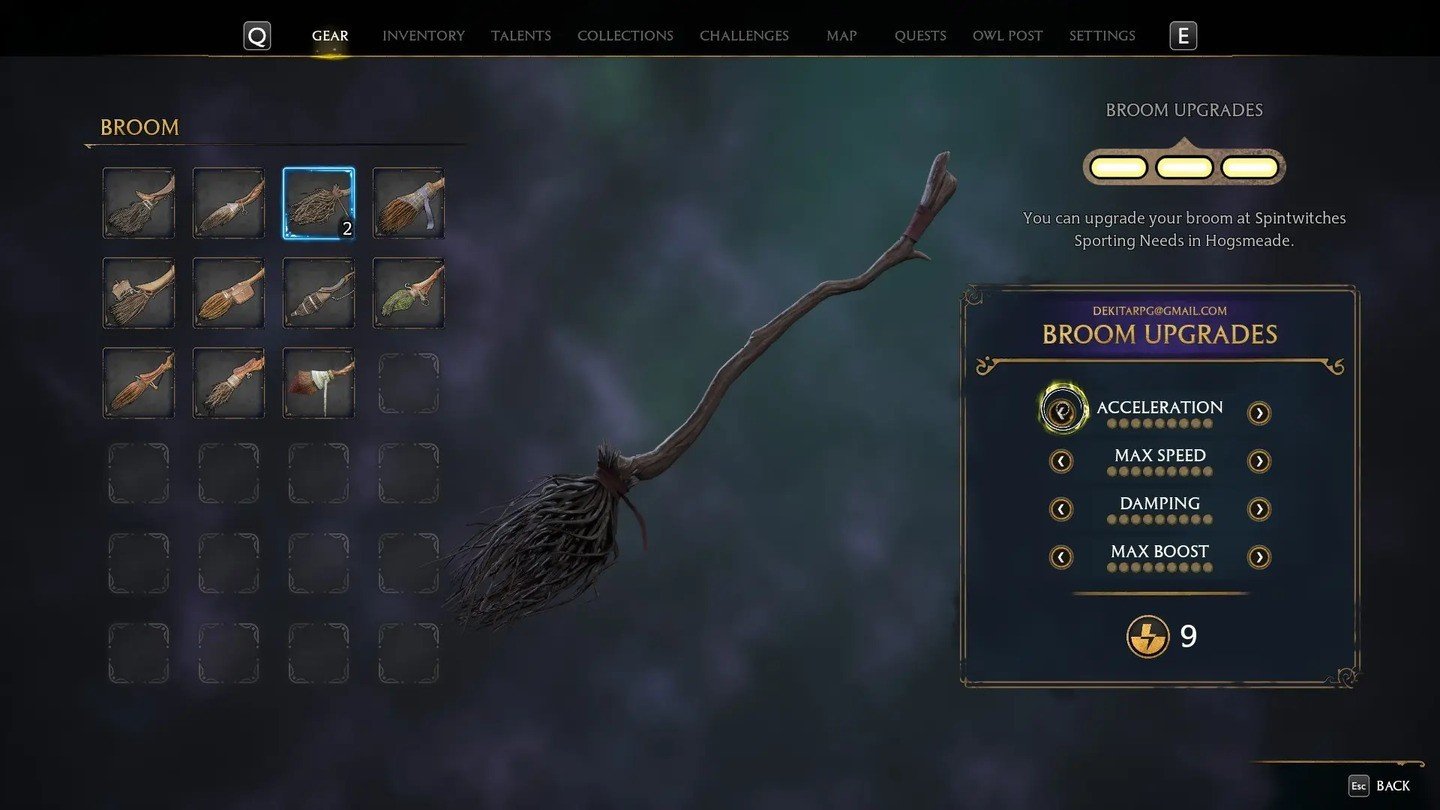Increase Acceleration with the right arrow

click(1259, 413)
